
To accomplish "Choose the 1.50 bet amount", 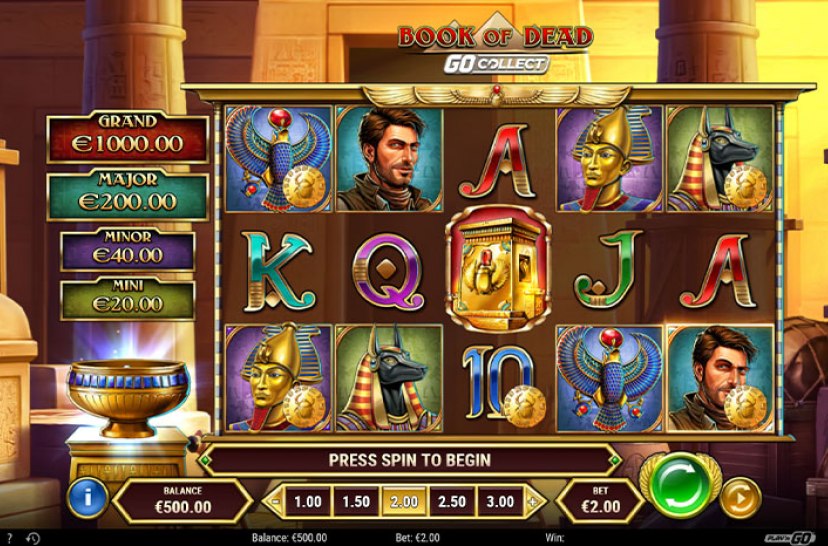I will (356, 502).
